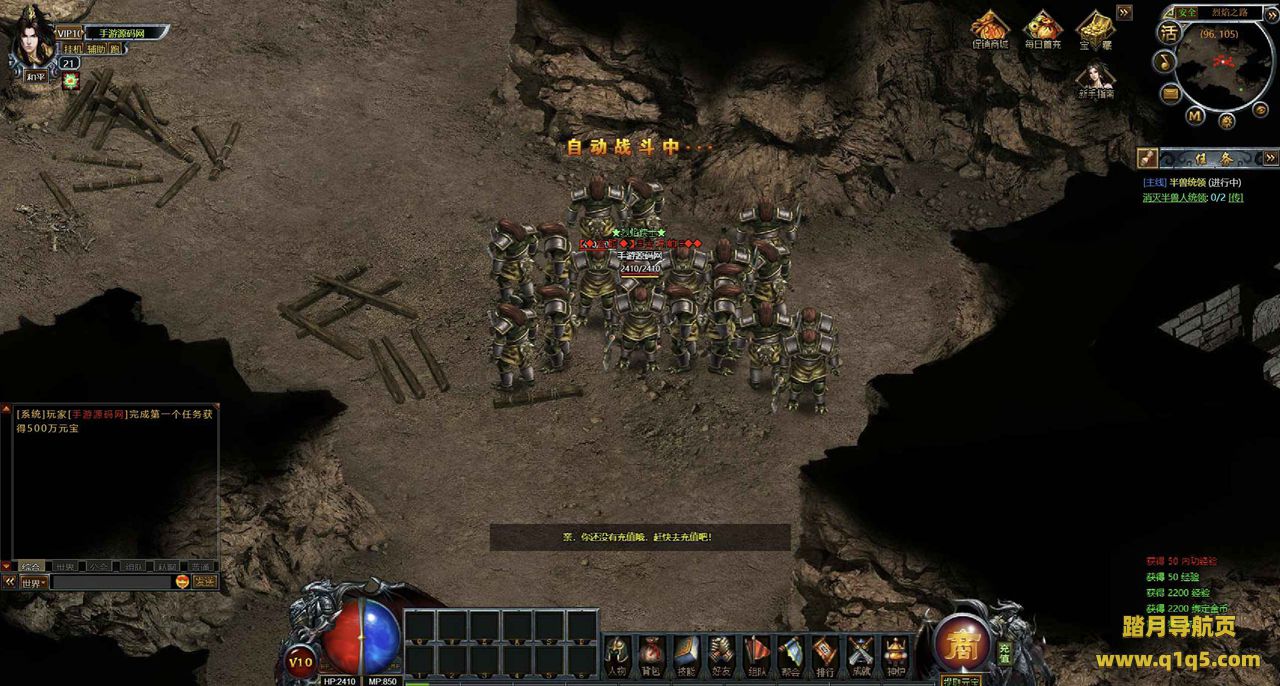Click the 宝藏 treasure chest icon
Viewport: 1280px width, 686px height.
coord(1096,30)
